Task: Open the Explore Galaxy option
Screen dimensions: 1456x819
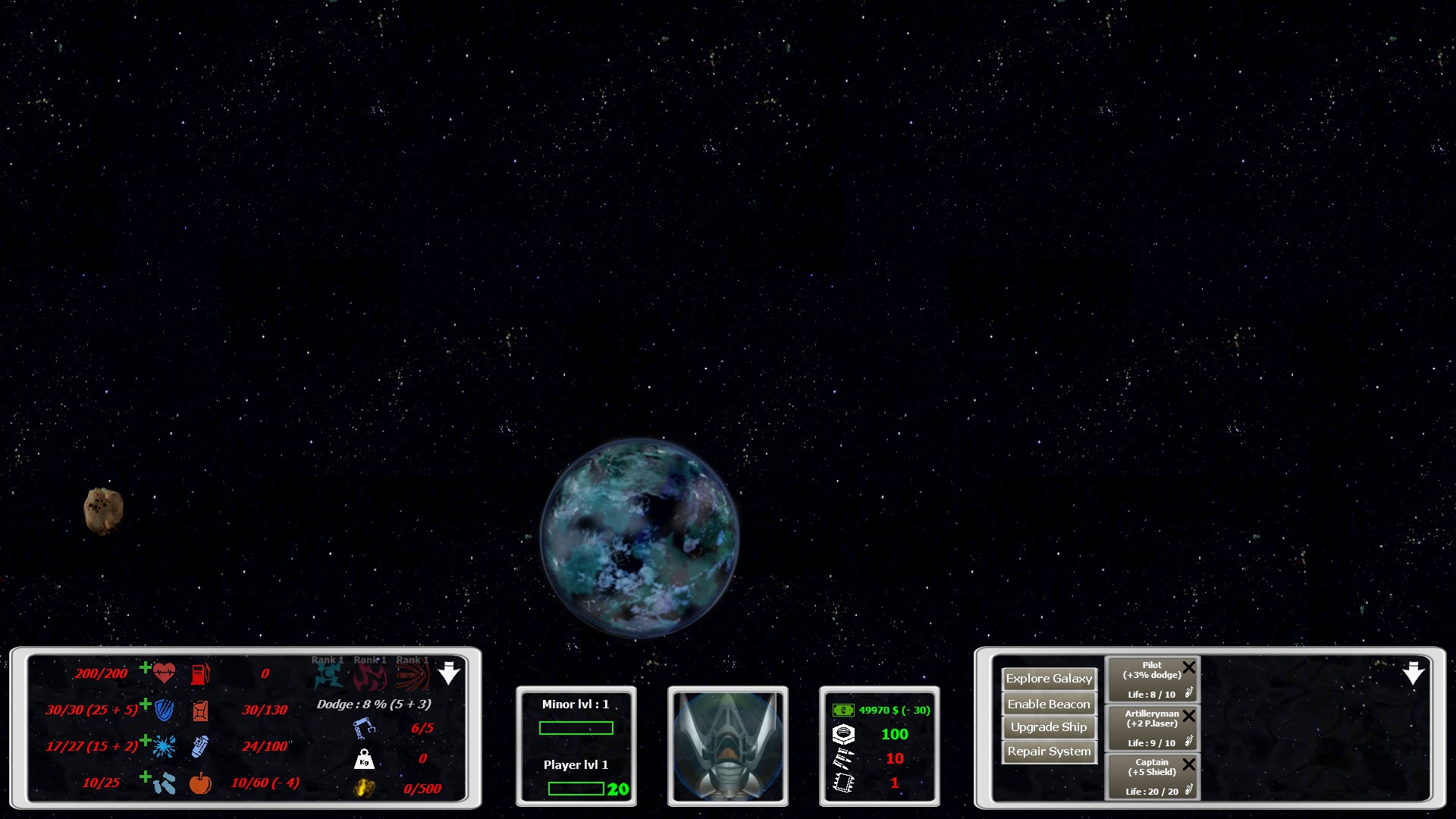Action: tap(1049, 679)
